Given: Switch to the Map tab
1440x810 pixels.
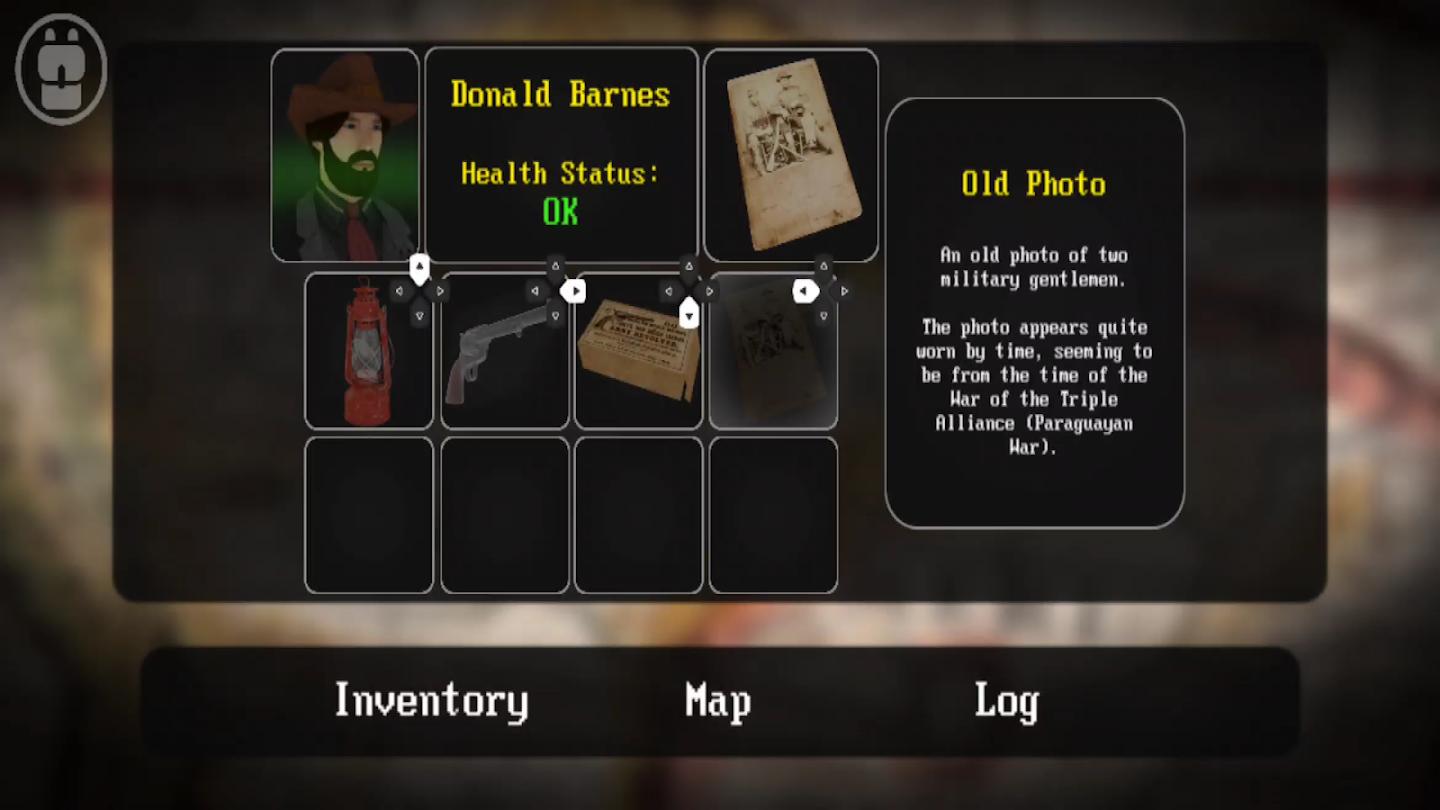Looking at the screenshot, I should coord(718,701).
